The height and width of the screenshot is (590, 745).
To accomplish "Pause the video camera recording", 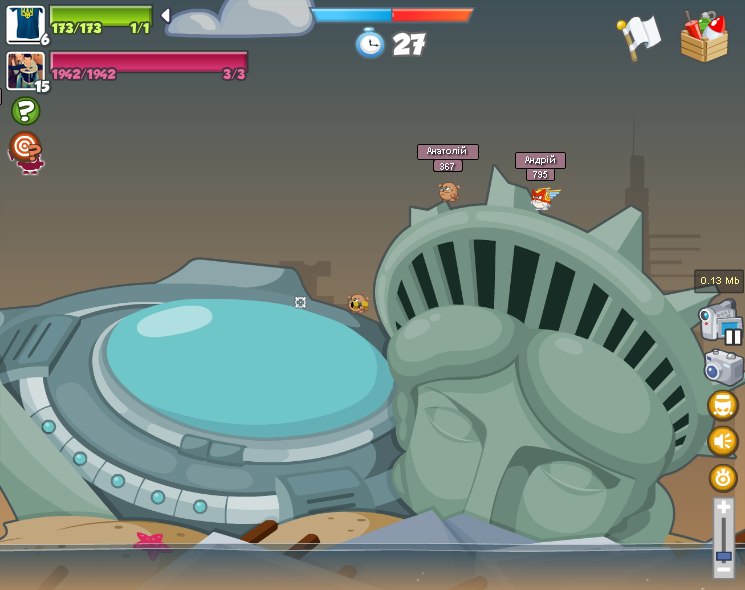I will [733, 337].
